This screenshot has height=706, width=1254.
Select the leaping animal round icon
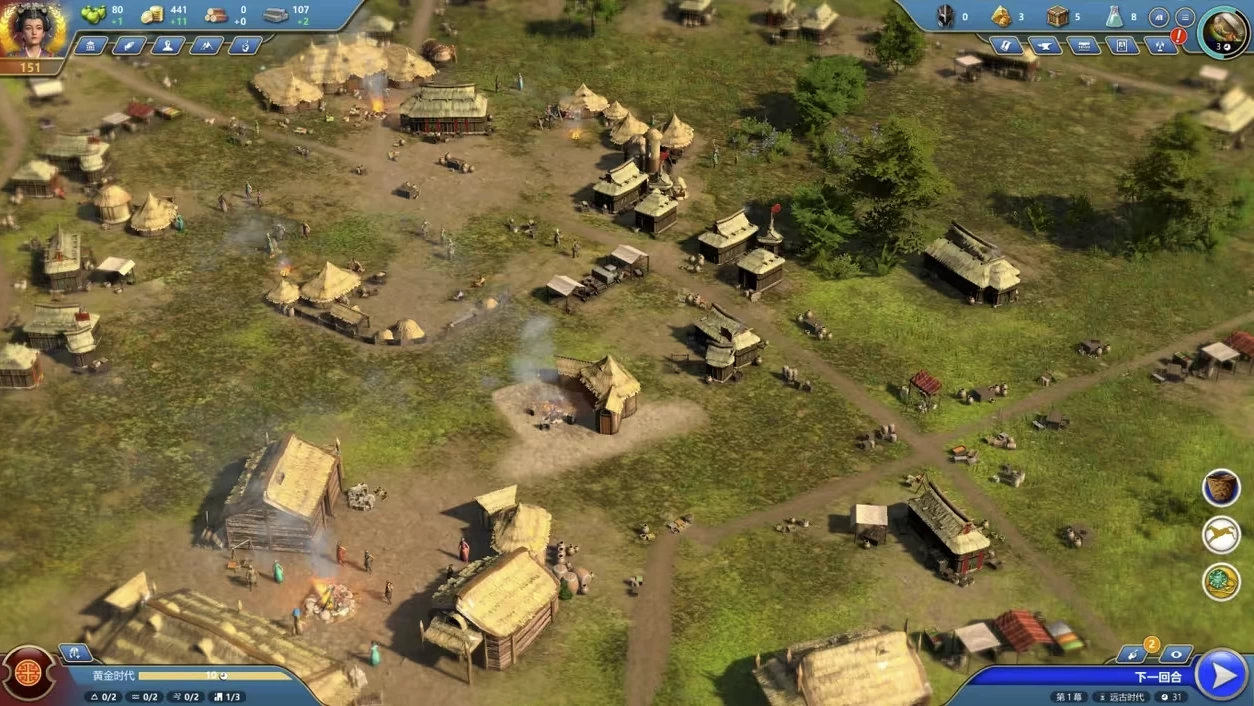(x=1221, y=535)
